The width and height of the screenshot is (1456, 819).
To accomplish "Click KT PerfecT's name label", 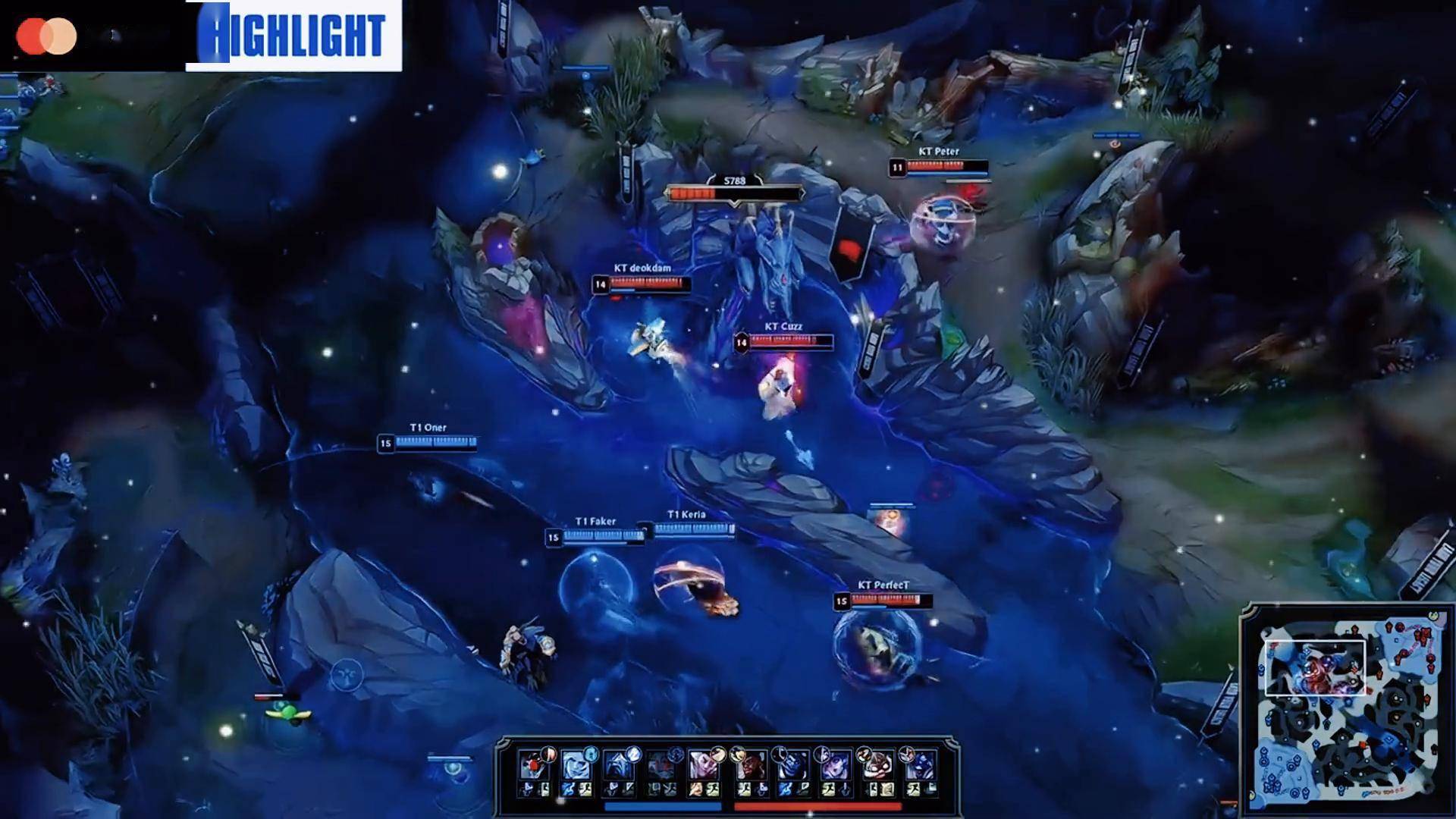I will (886, 585).
